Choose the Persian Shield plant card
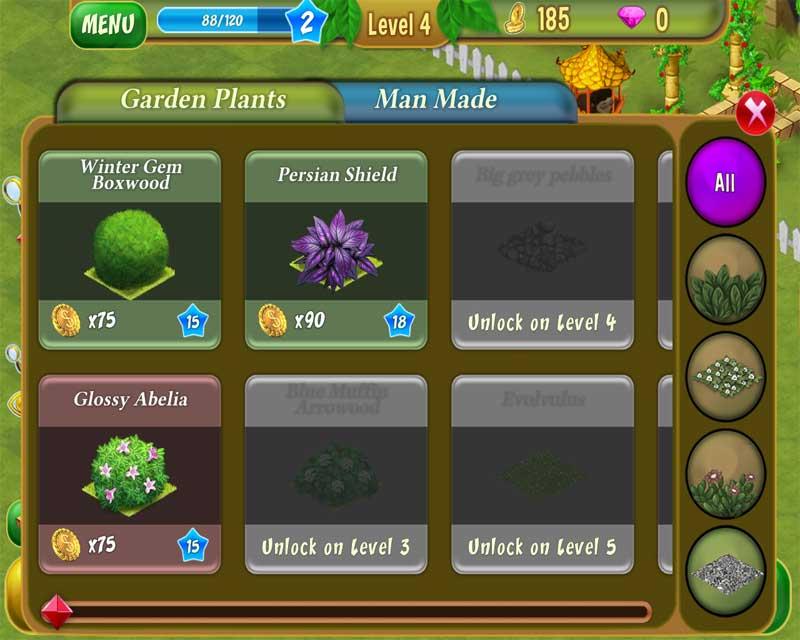Screen dimensions: 800x640 coord(336,250)
